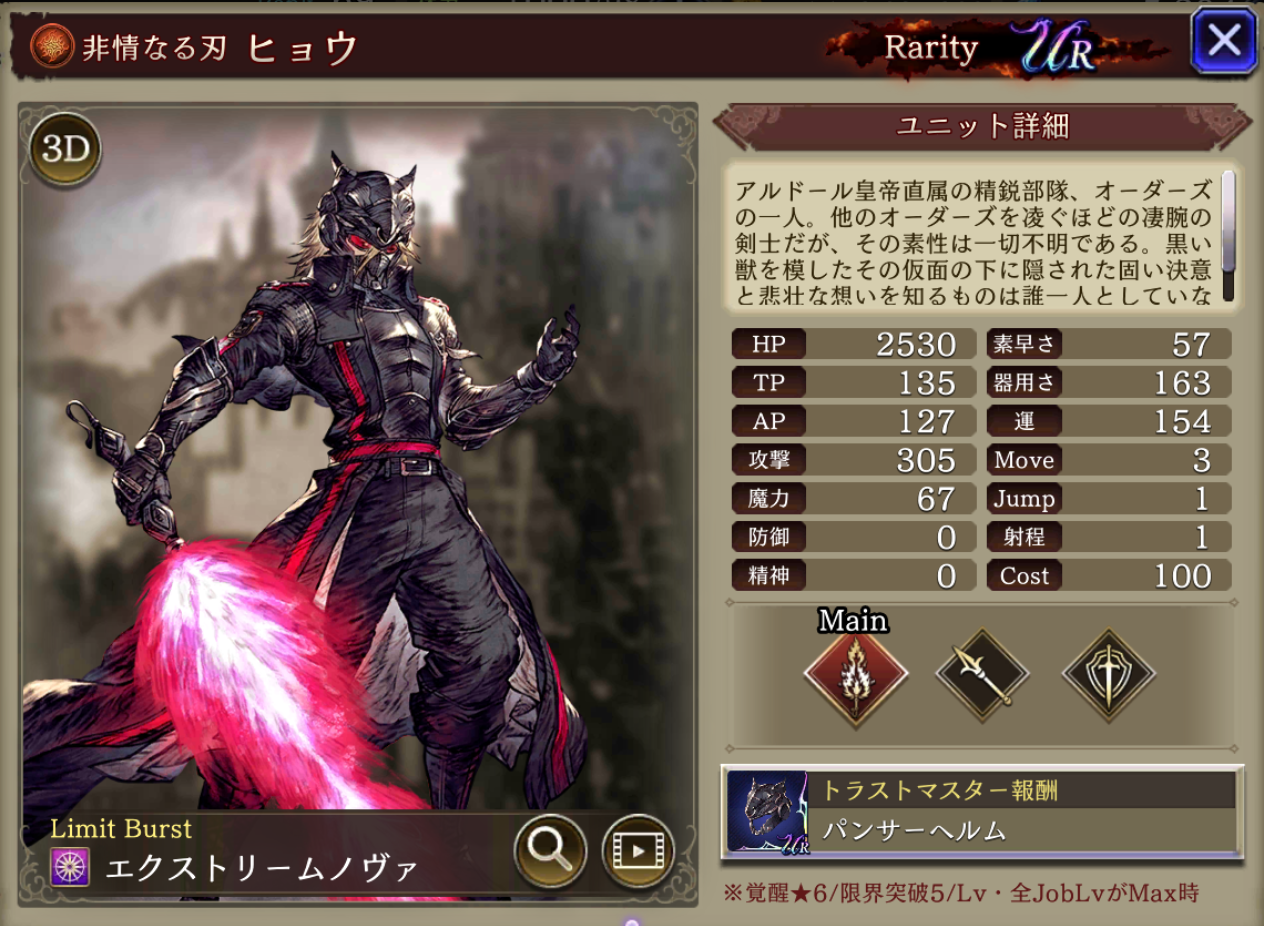The height and width of the screenshot is (926, 1264).
Task: Select the Main job flame icon
Action: click(x=855, y=677)
